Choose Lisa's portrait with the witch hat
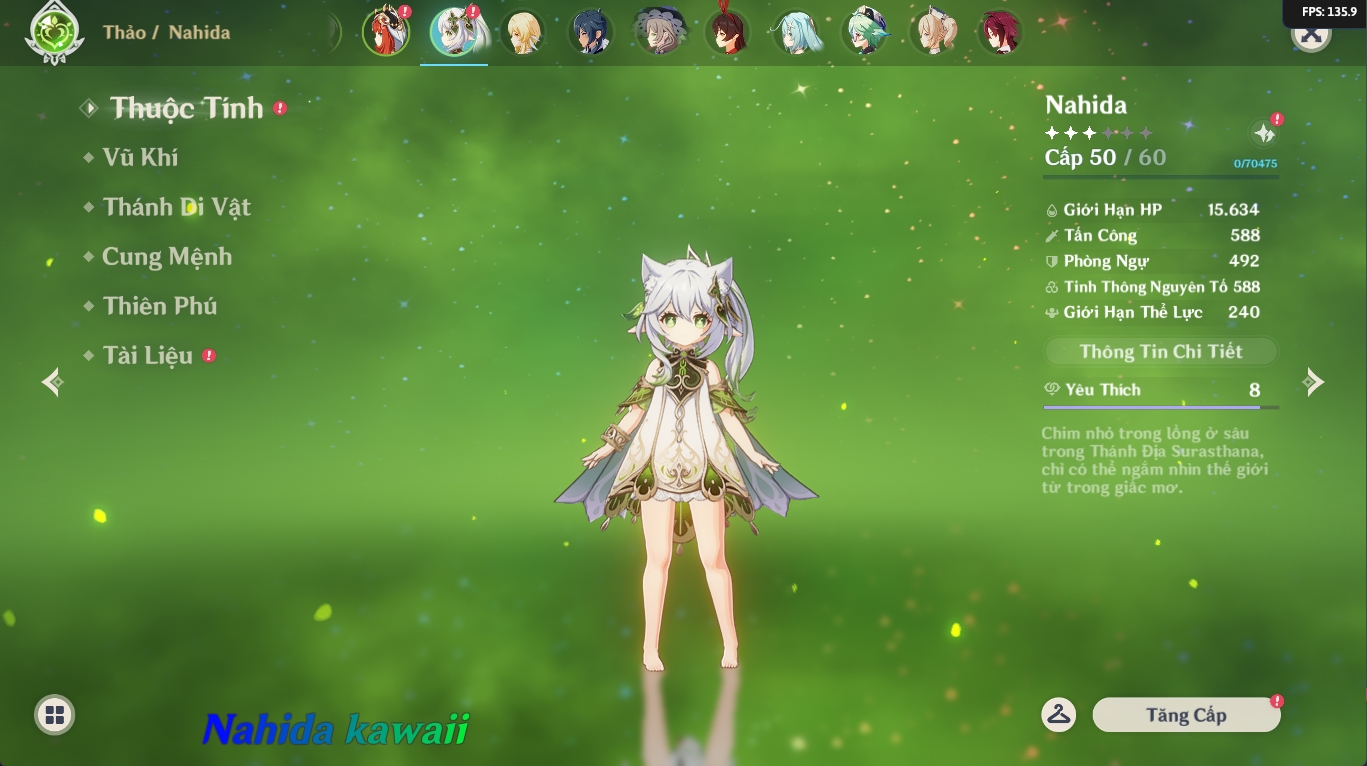 pos(658,32)
